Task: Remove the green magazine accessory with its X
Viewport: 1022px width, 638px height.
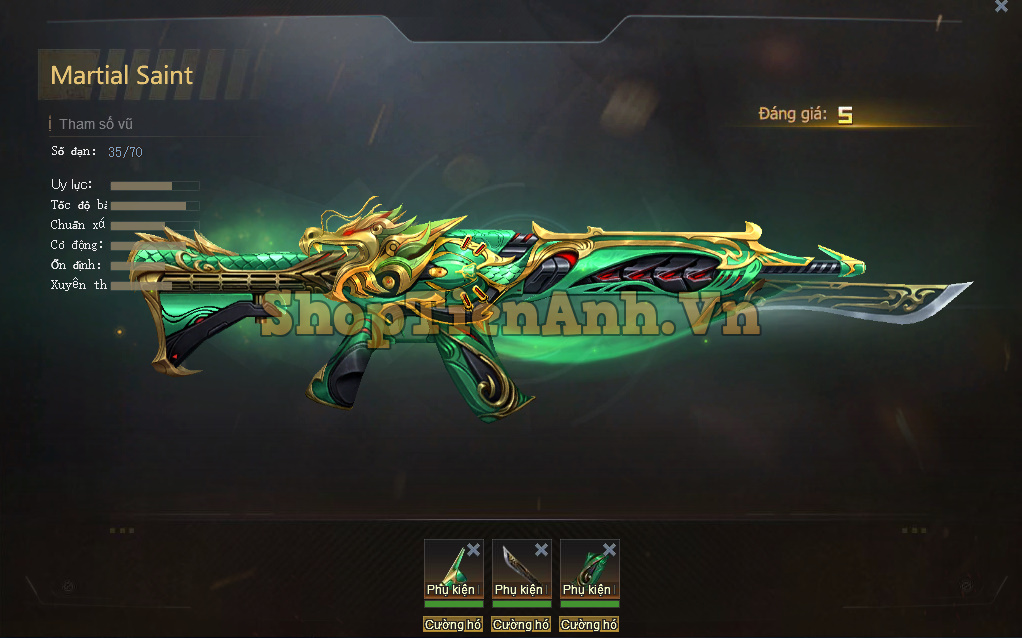Action: point(609,550)
